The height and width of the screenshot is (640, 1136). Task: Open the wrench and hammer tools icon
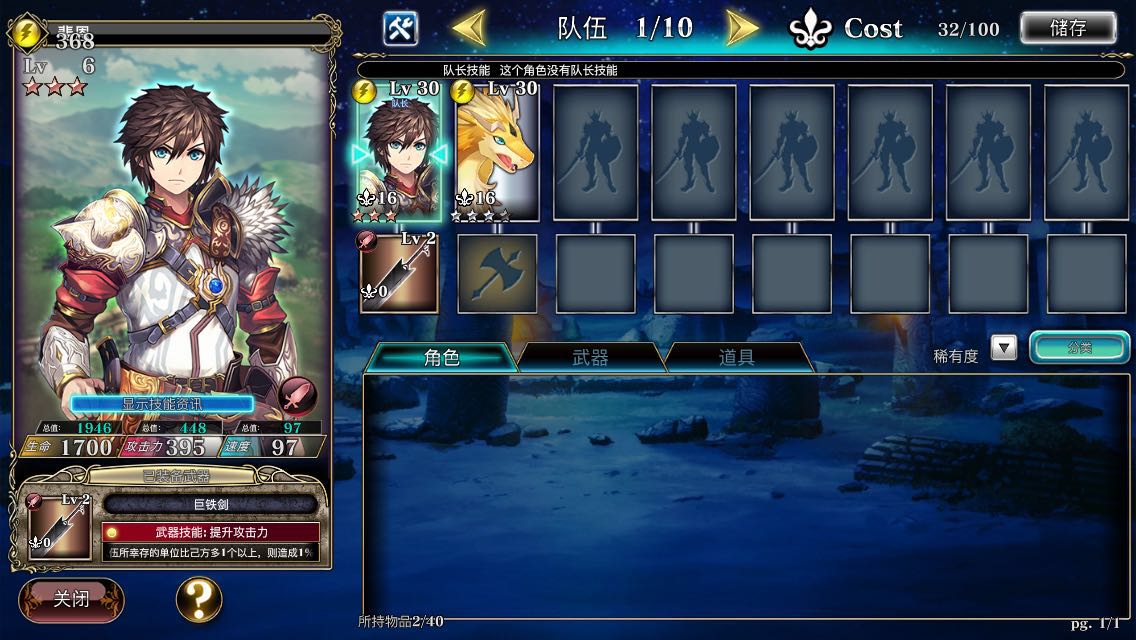[400, 27]
